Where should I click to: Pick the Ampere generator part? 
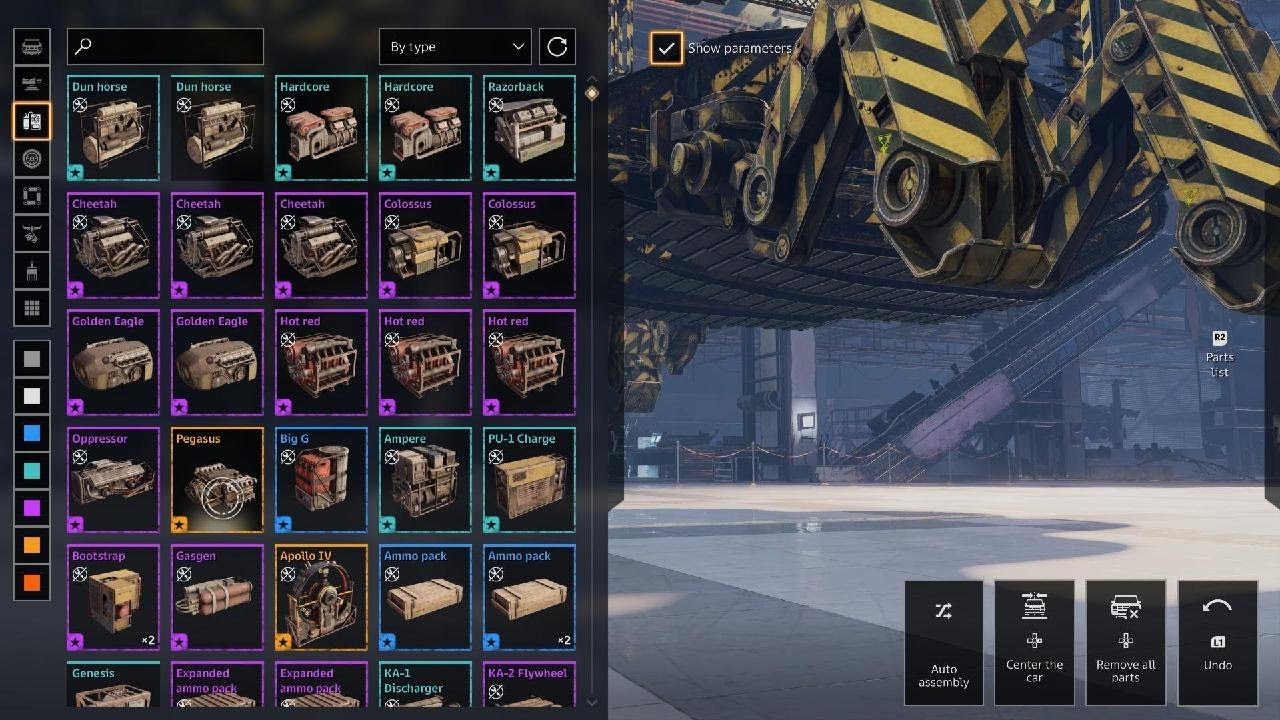click(x=425, y=480)
